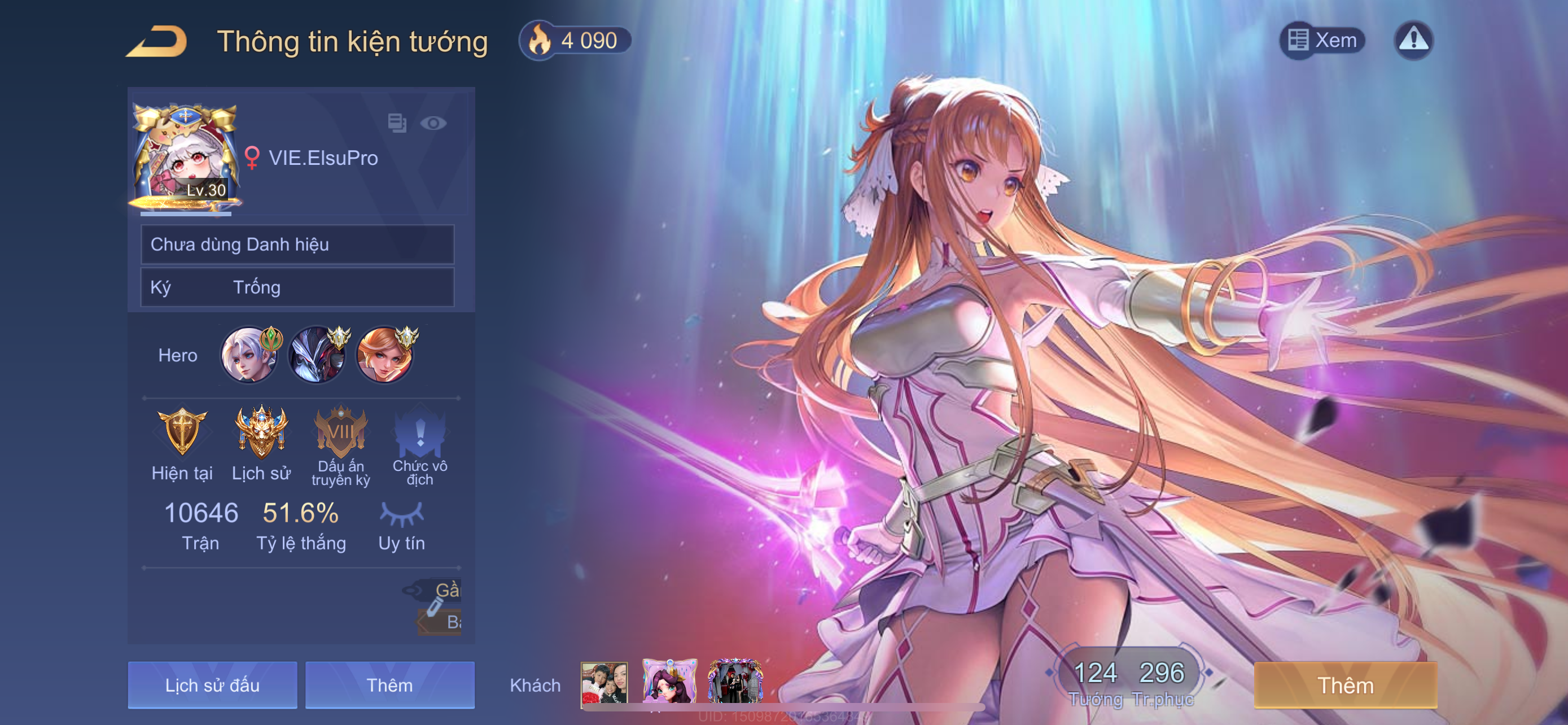Go back using the golden arrow
The width and height of the screenshot is (1568, 725).
pyautogui.click(x=157, y=41)
